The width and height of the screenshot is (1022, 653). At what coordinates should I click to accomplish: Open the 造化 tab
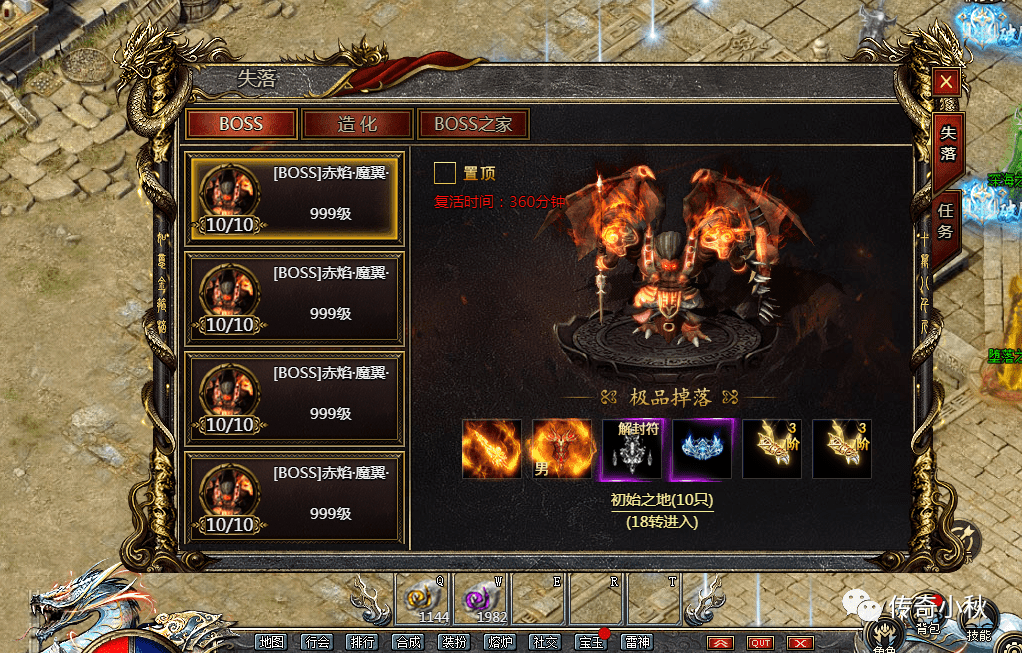(357, 125)
